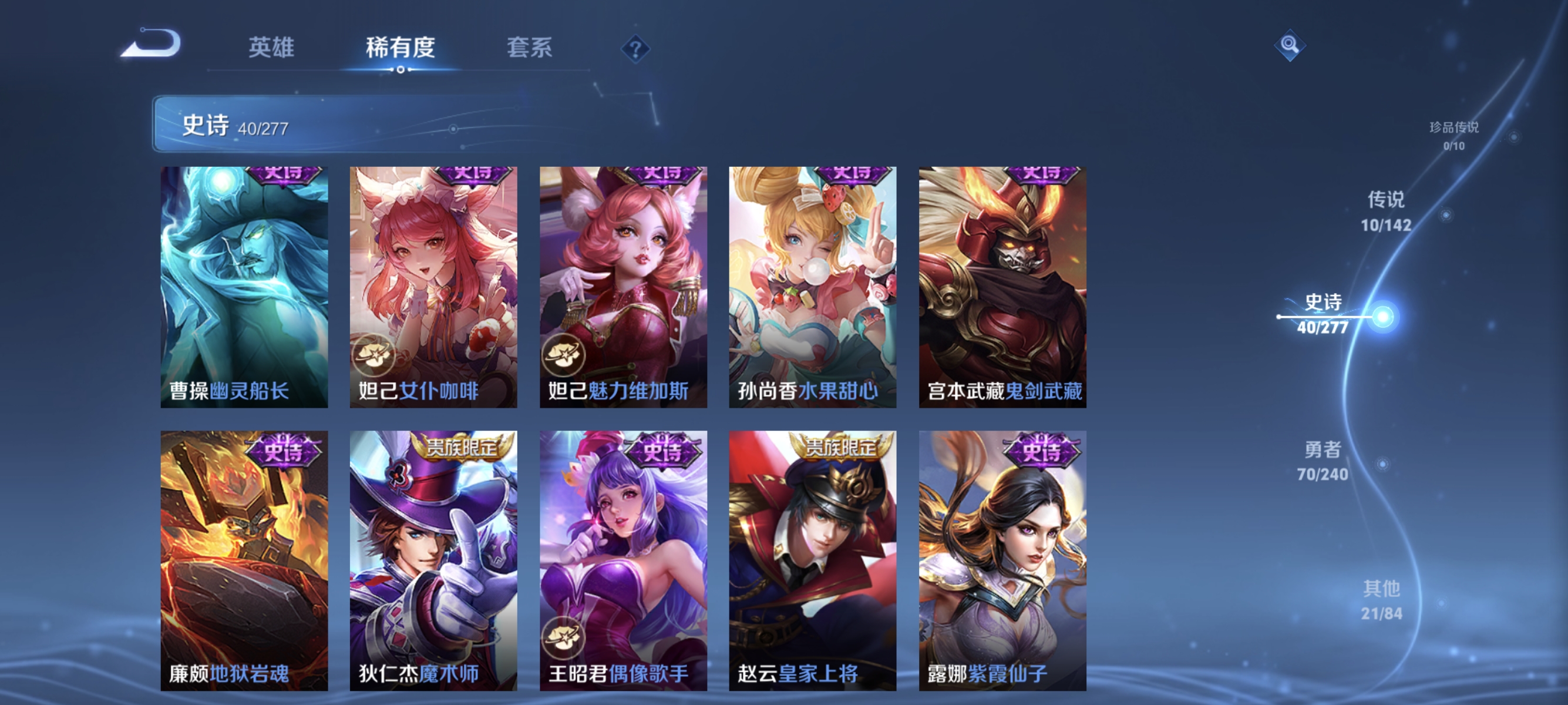Open the search with the magnifier icon
The width and height of the screenshot is (1568, 705).
tap(1290, 45)
